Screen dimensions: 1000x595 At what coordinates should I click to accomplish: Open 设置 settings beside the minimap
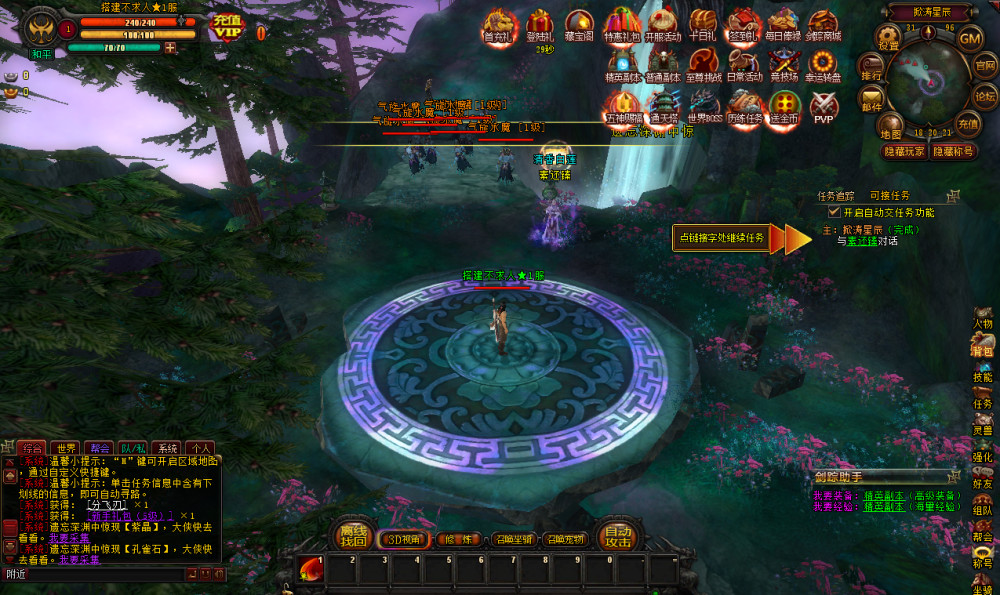coord(889,37)
